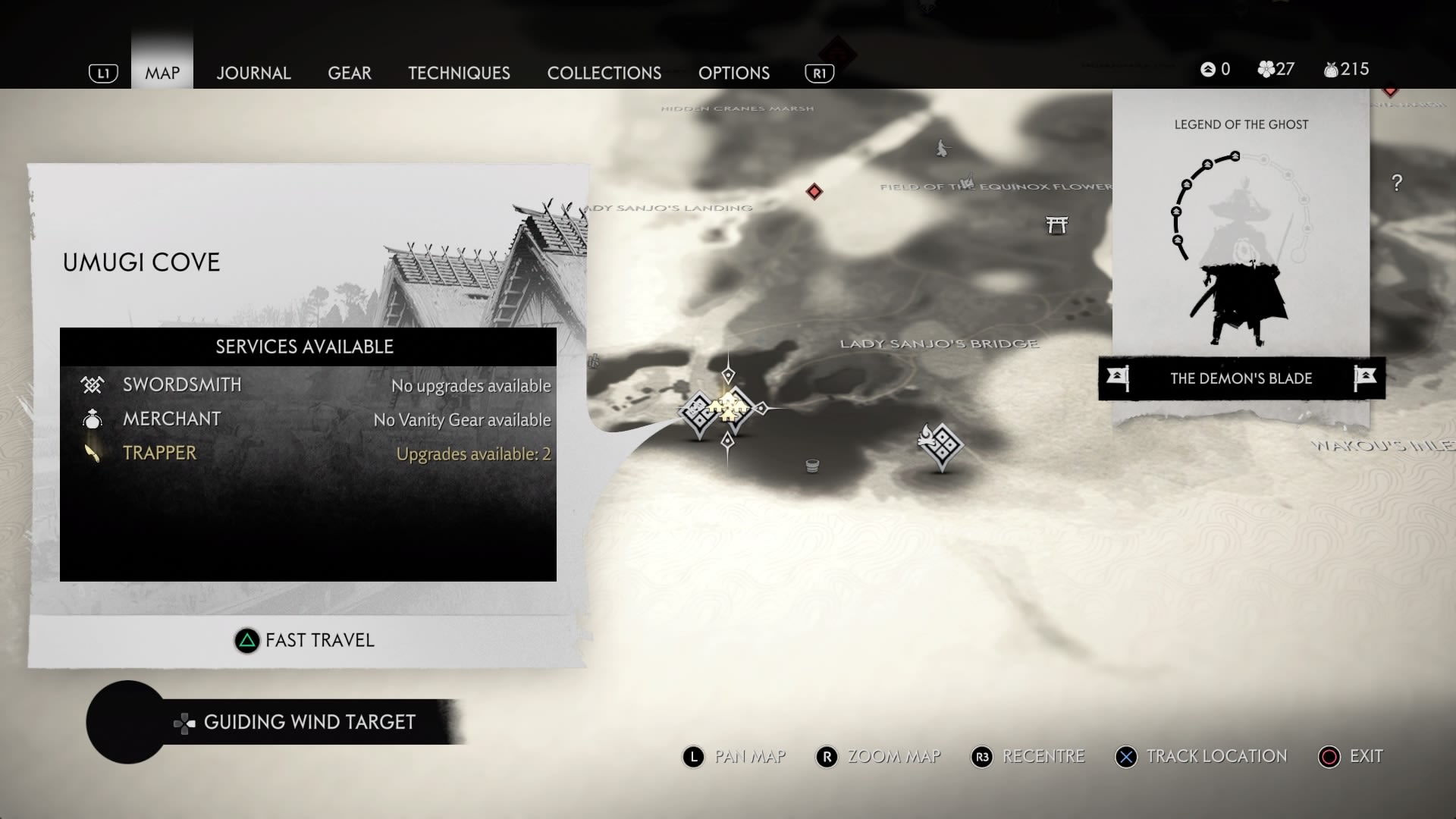Switch to the Journal tab
Image resolution: width=1456 pixels, height=819 pixels.
(x=253, y=73)
